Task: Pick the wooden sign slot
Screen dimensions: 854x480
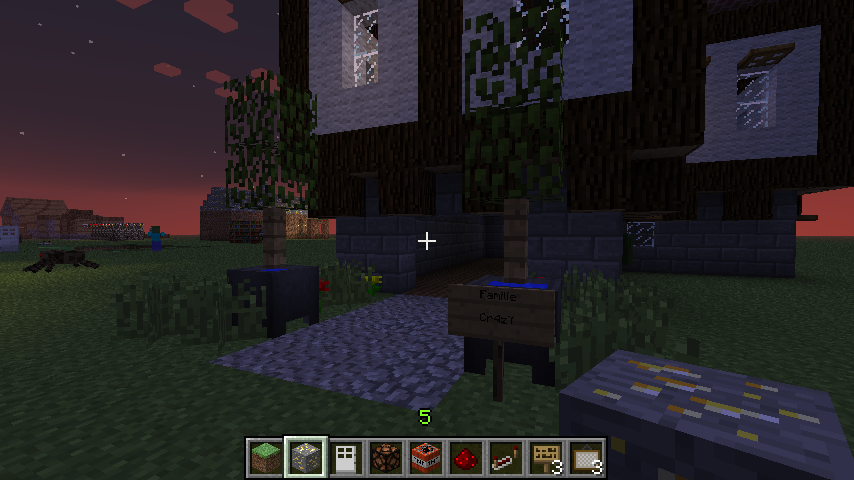Action: pos(546,457)
